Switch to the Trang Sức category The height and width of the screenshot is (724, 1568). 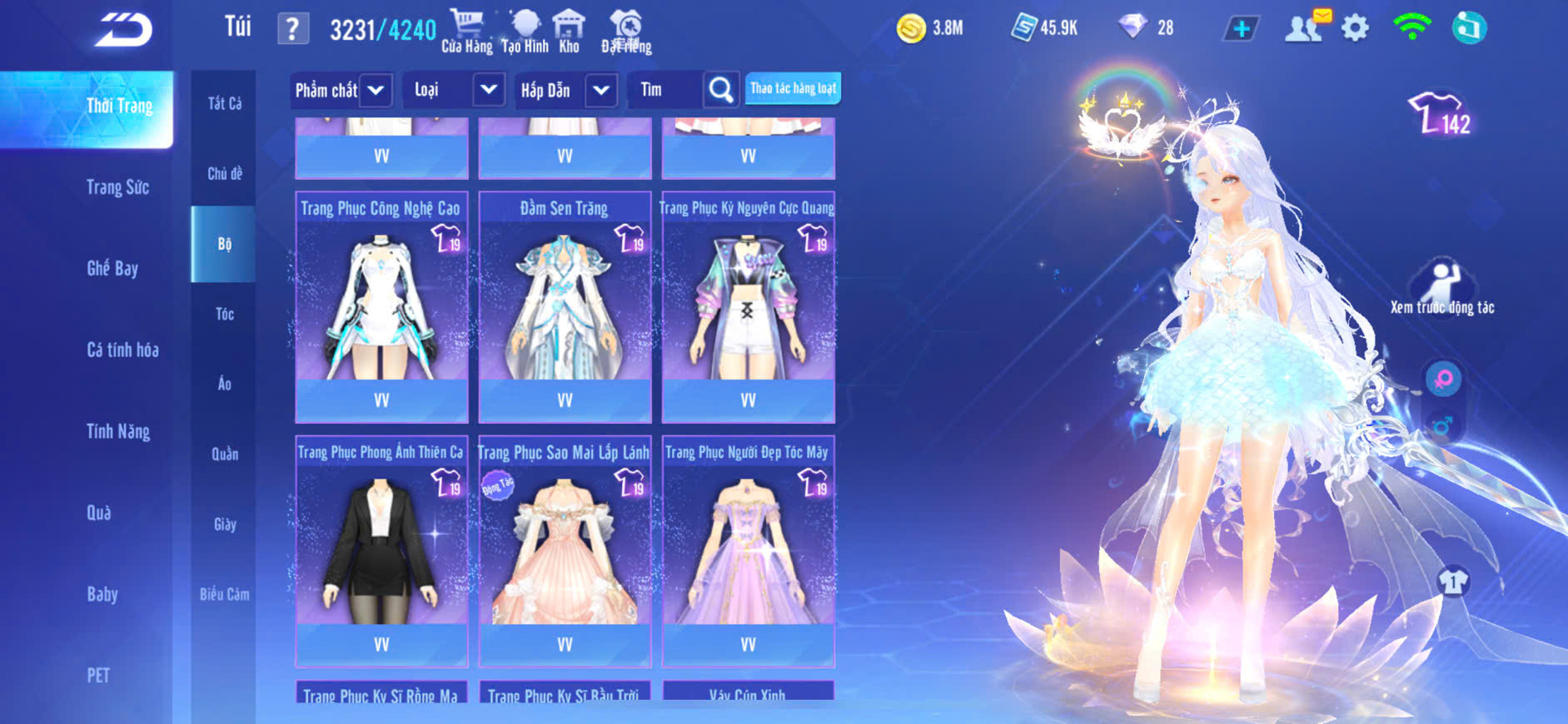(117, 187)
